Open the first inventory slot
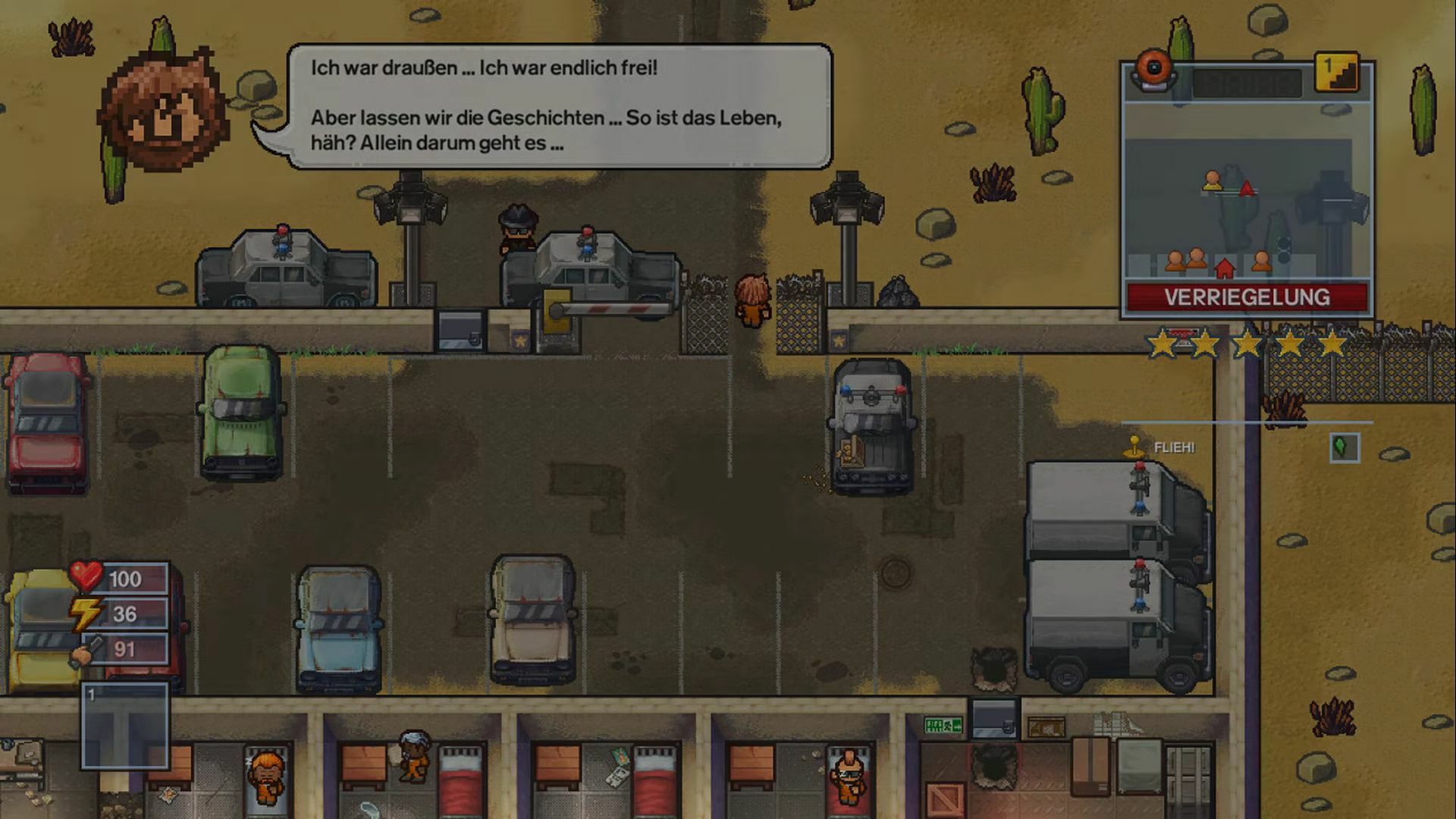Screen dimensions: 1456x819 tap(125, 726)
